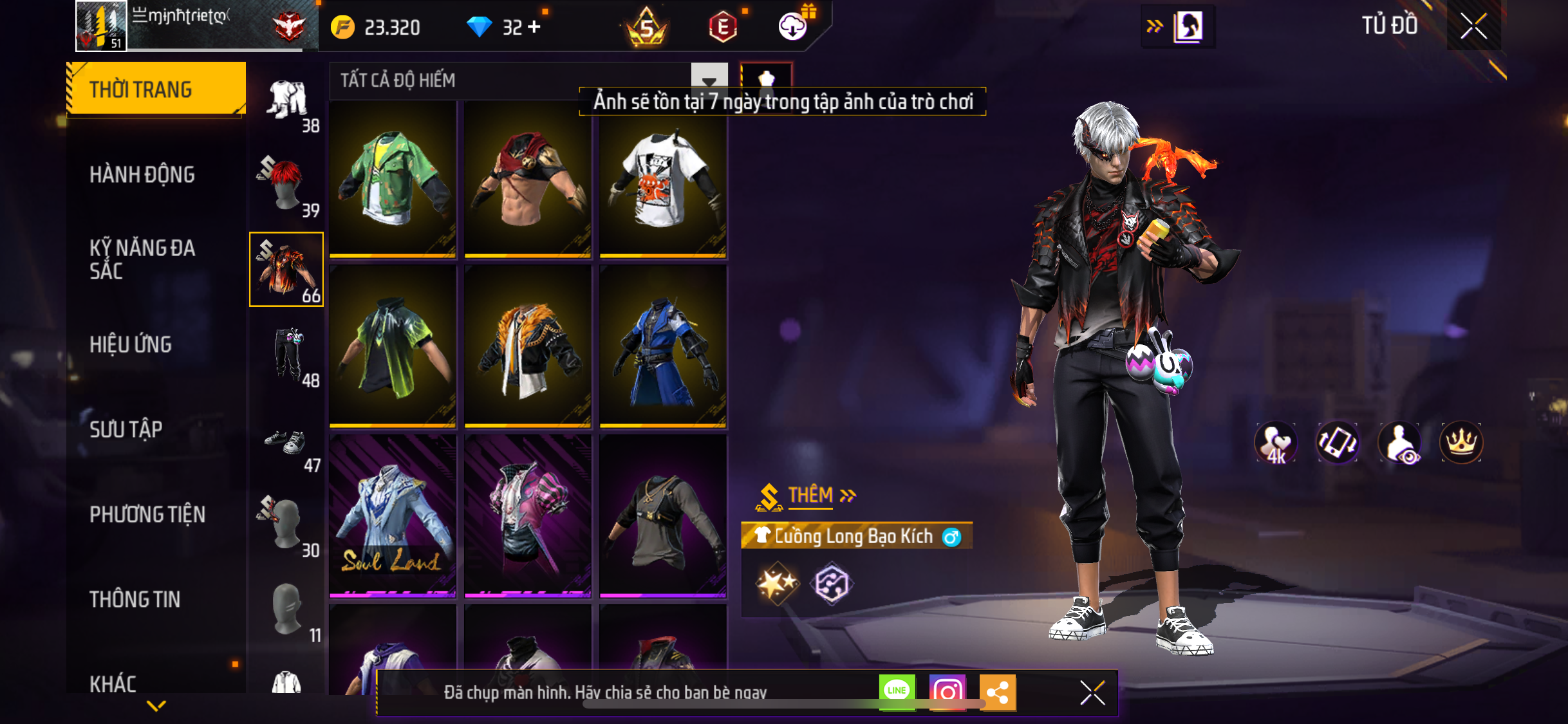Open the HIỆU ỨNG section
This screenshot has height=724, width=1568.
(x=131, y=344)
